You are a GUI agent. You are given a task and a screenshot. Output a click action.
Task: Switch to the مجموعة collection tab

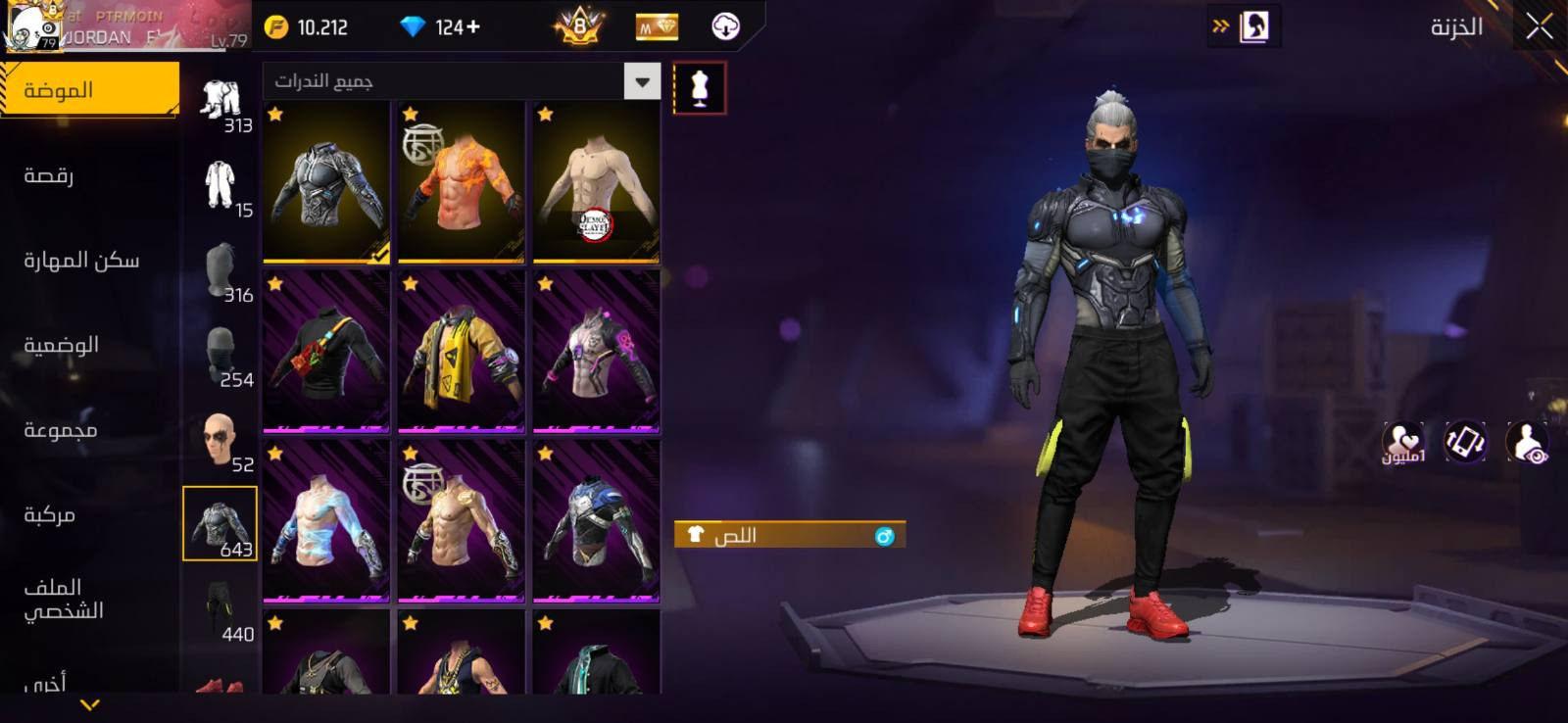point(60,430)
